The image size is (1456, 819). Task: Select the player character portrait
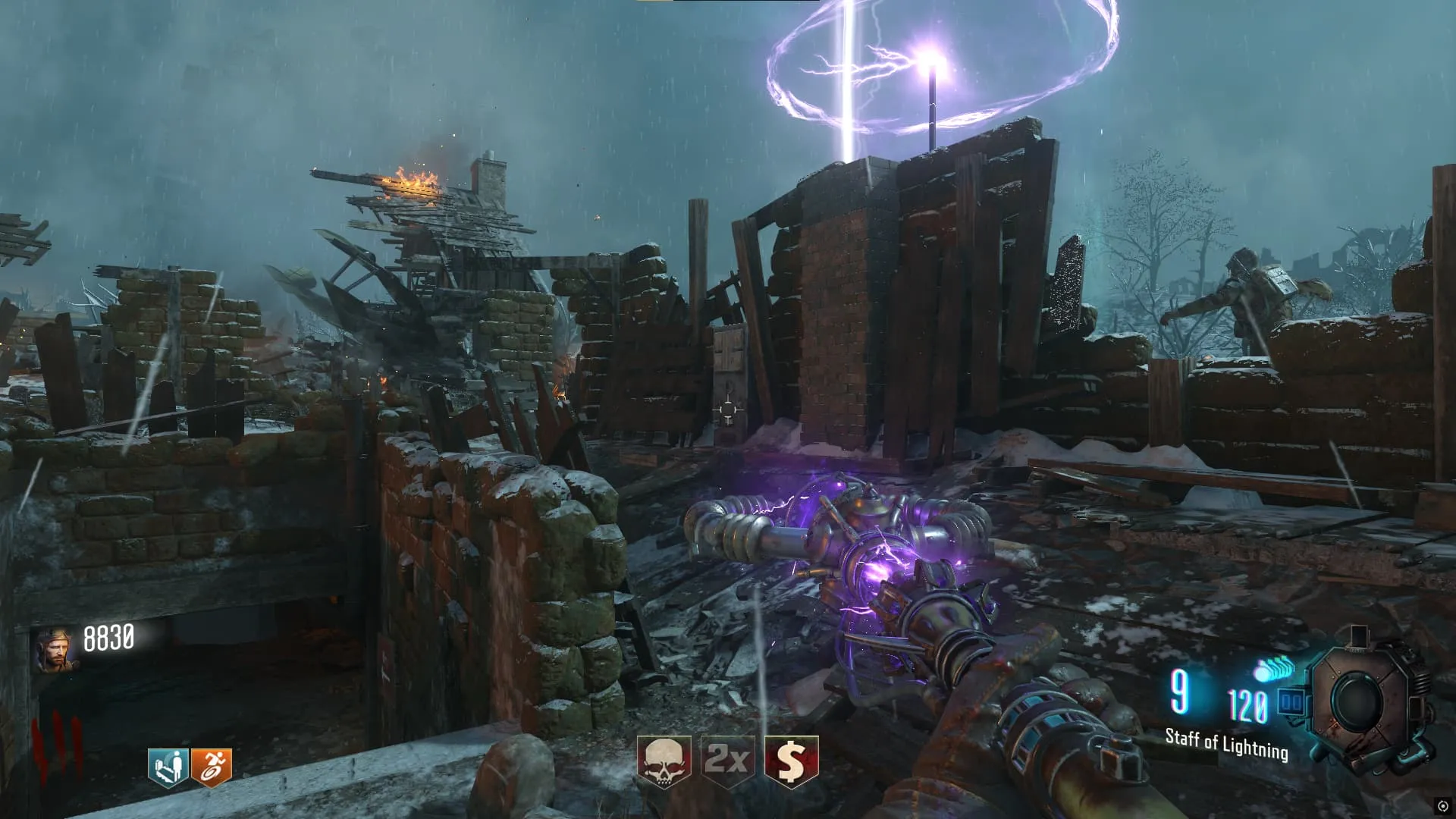(55, 651)
